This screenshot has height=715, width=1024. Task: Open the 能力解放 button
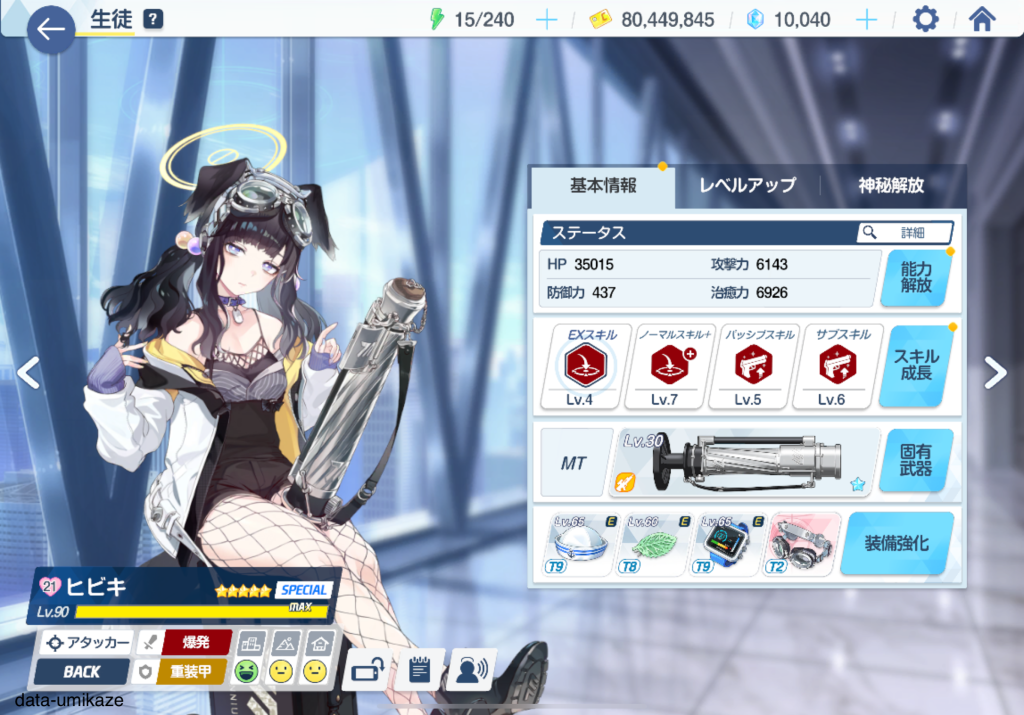click(915, 277)
